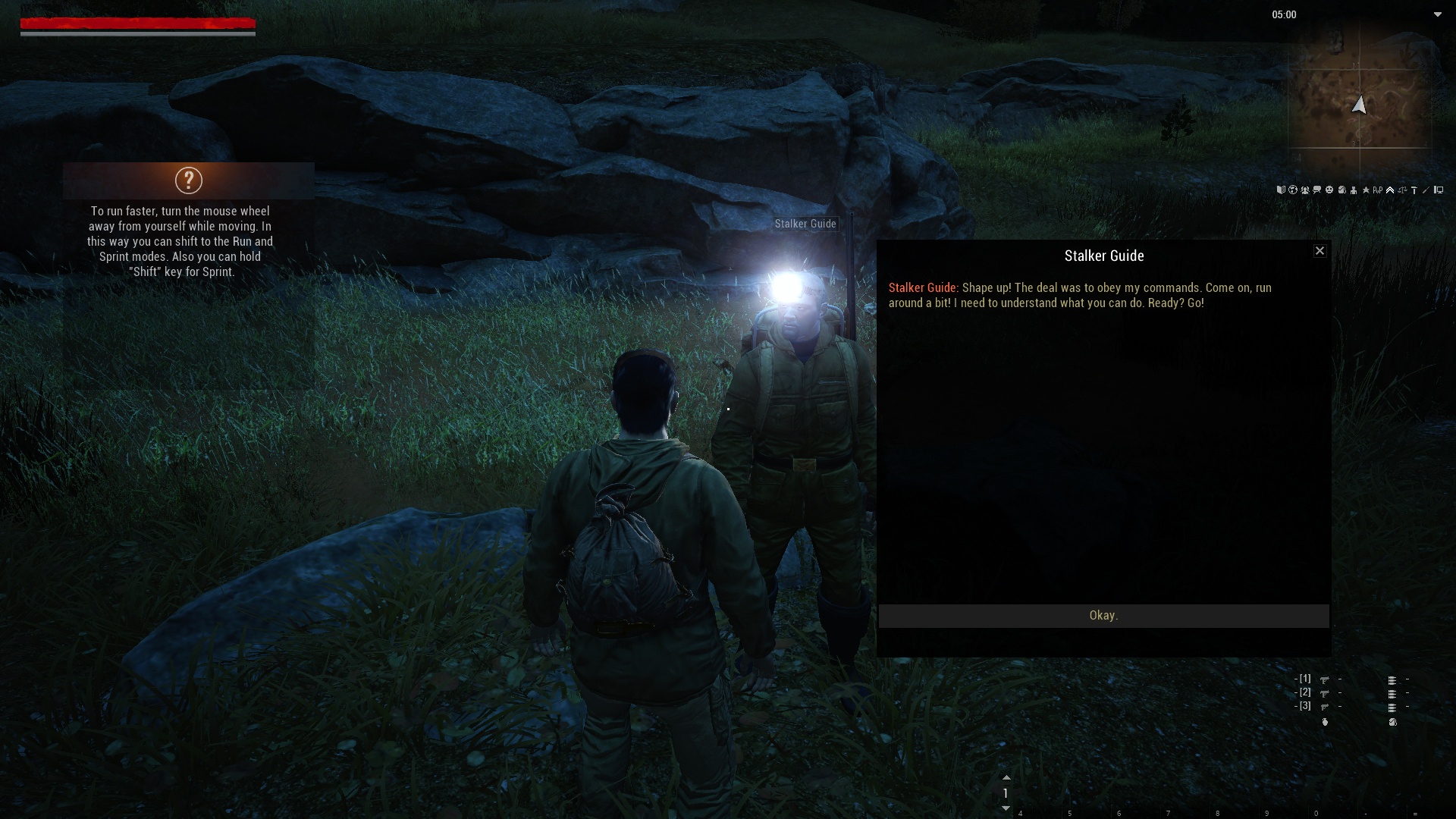Open the character figure icon
Image resolution: width=1456 pixels, height=819 pixels.
[x=1354, y=190]
